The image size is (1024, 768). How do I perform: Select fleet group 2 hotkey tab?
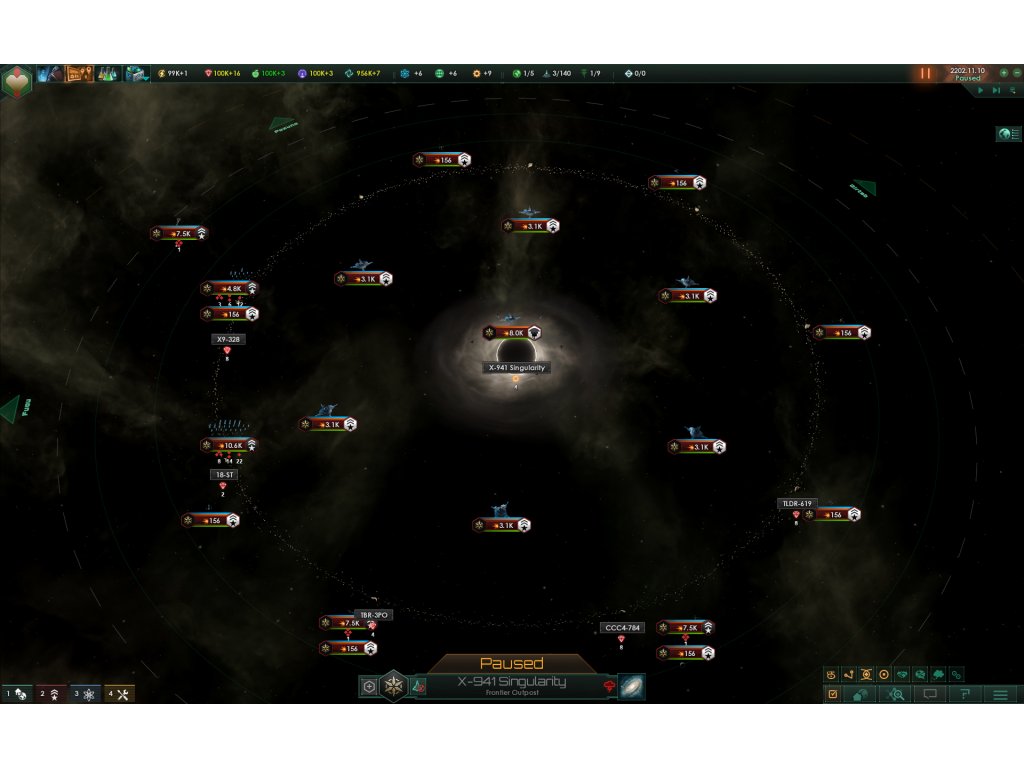click(x=51, y=693)
